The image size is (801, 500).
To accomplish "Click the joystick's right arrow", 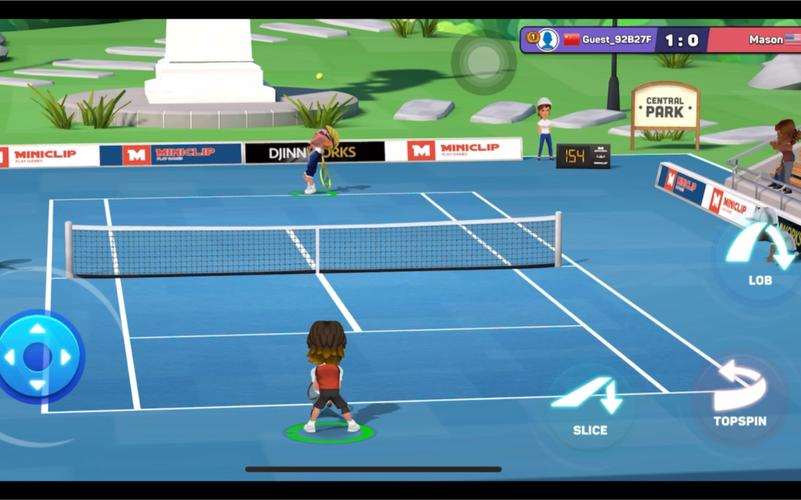I will click(67, 357).
